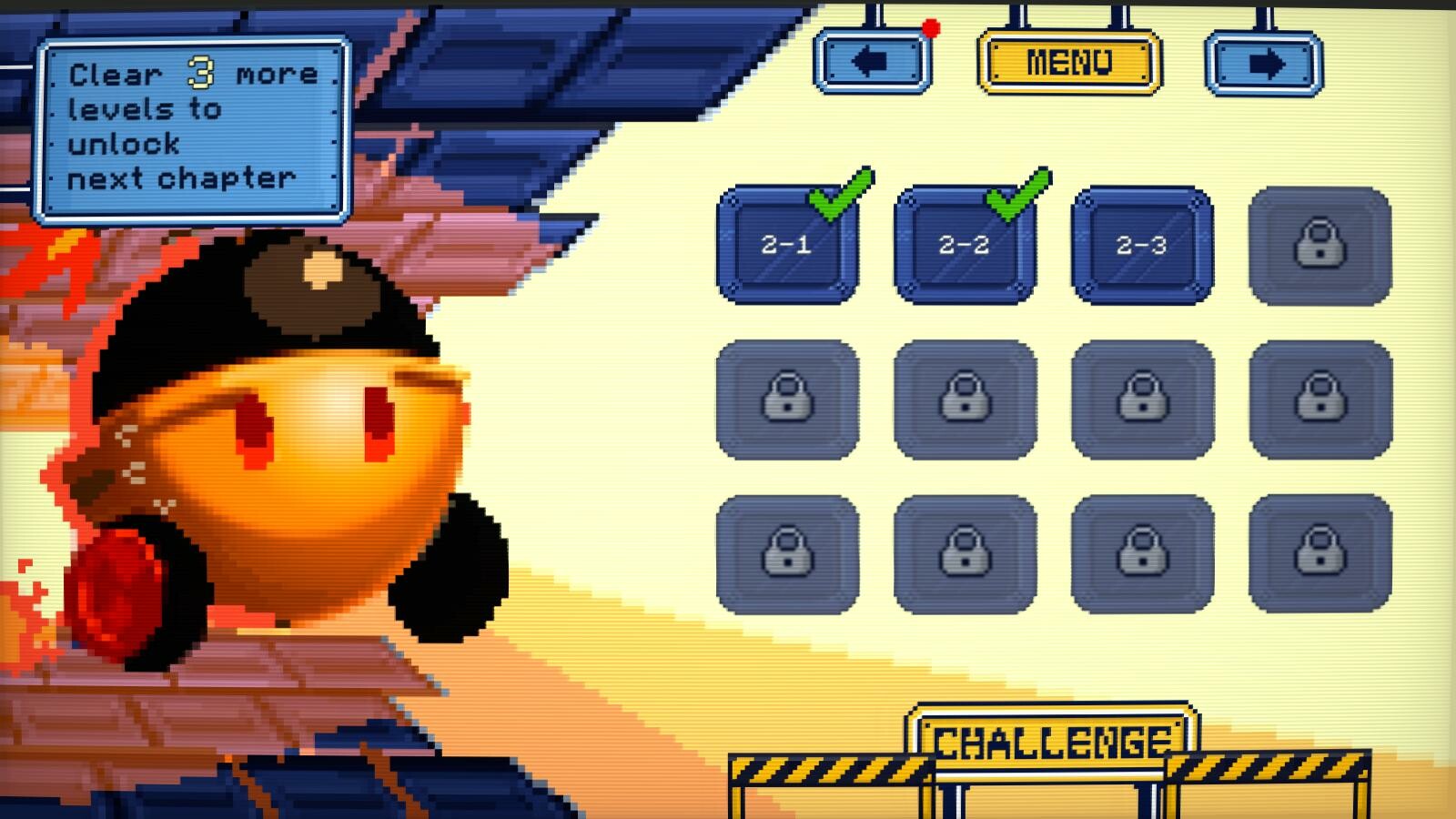The width and height of the screenshot is (1456, 819).
Task: Click the lock icon in the second row, first column
Action: point(788,400)
